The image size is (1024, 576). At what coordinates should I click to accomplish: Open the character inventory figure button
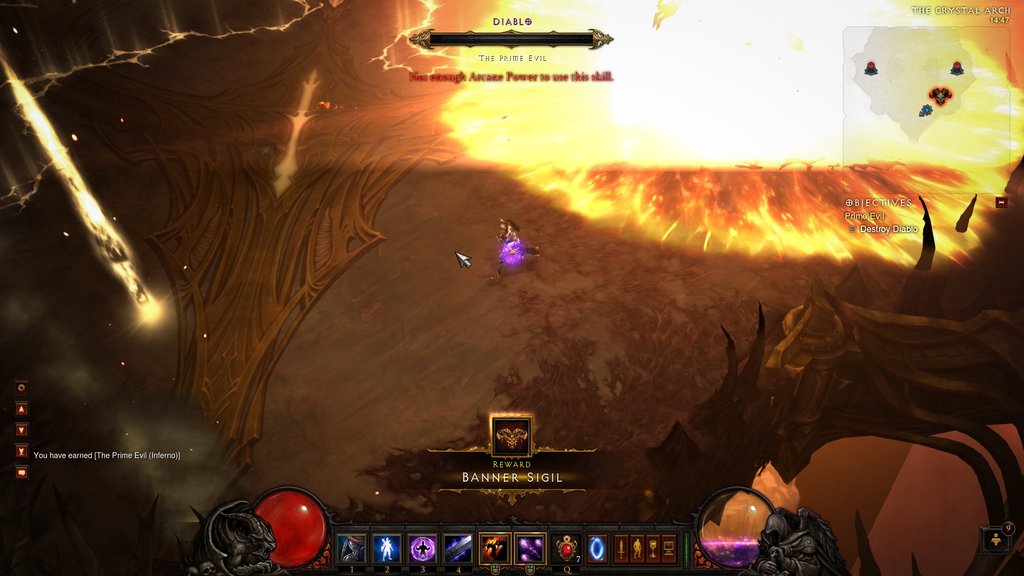pyautogui.click(x=637, y=548)
